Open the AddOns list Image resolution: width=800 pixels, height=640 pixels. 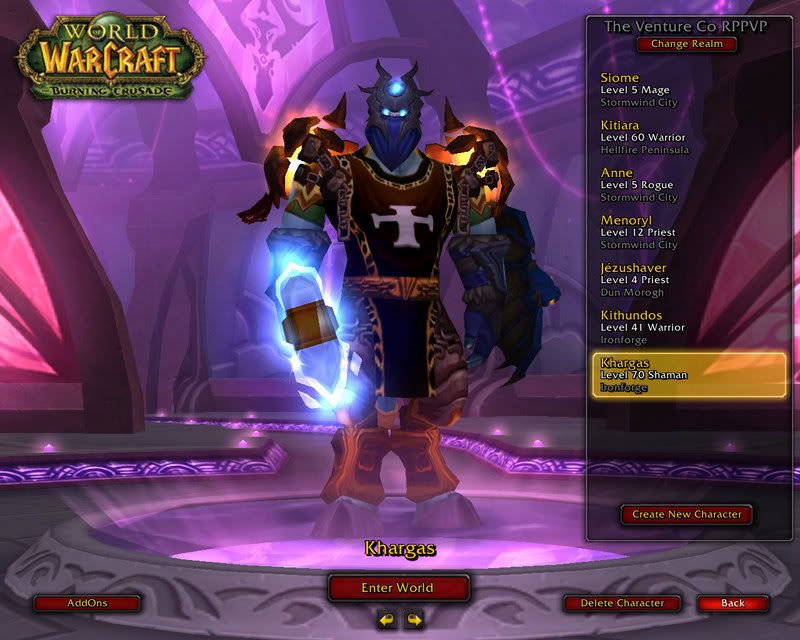[85, 603]
